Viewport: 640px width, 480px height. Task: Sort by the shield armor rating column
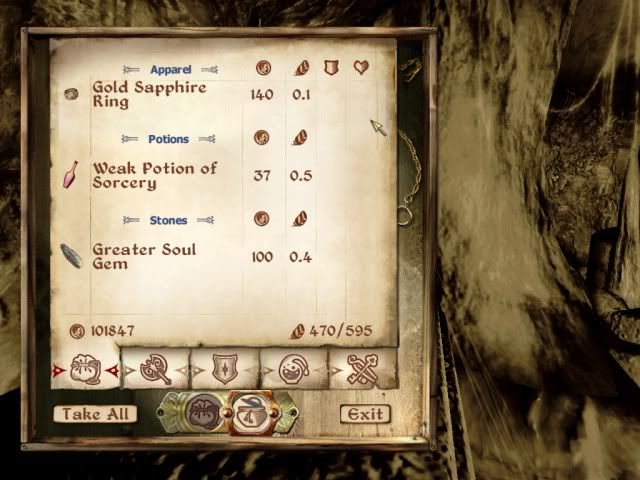click(x=332, y=69)
